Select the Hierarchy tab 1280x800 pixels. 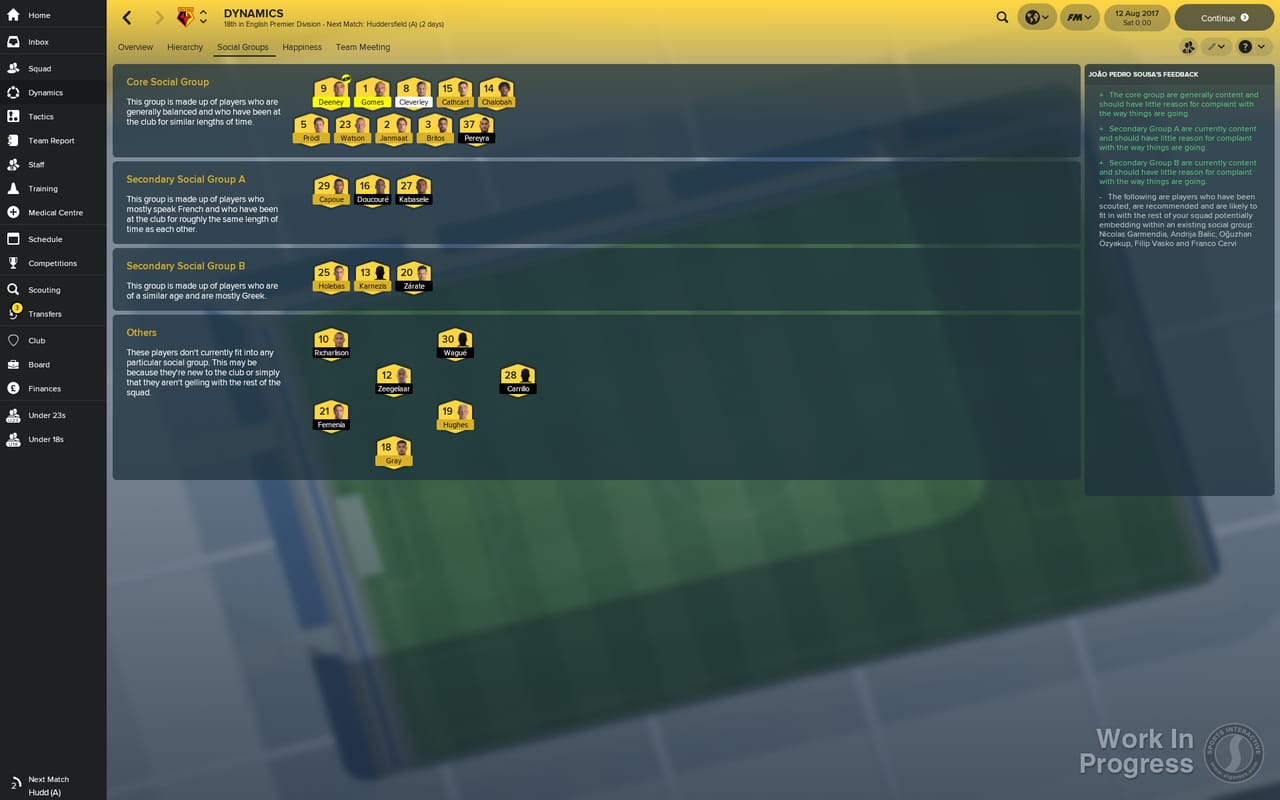tap(184, 47)
